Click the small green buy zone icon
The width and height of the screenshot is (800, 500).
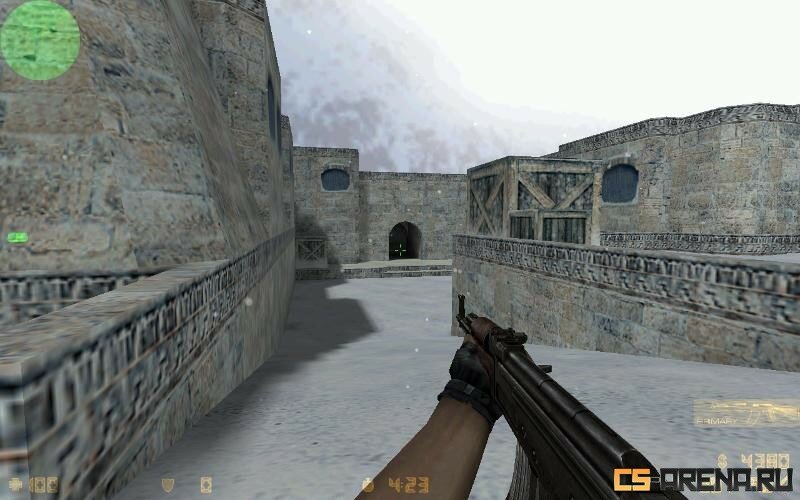point(17,237)
